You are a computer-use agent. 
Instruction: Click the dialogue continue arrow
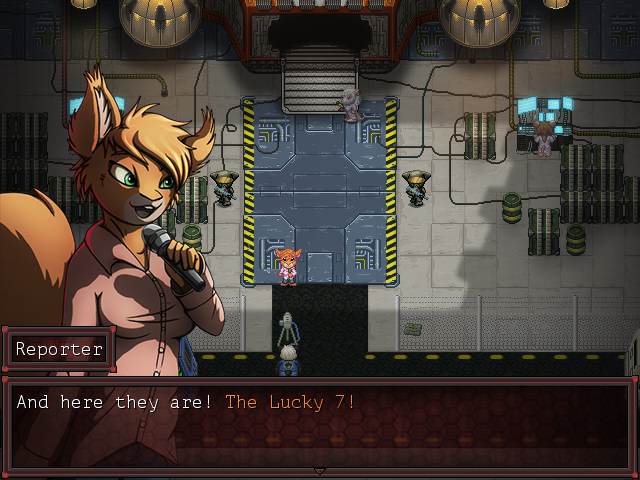(320, 470)
